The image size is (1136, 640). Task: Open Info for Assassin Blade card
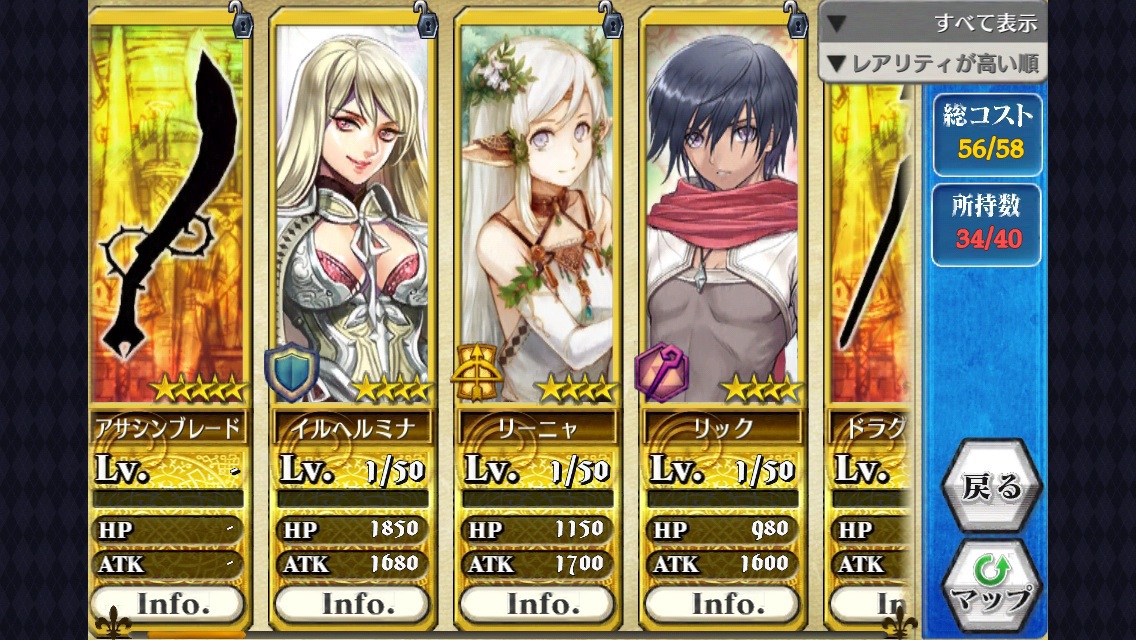tap(167, 604)
